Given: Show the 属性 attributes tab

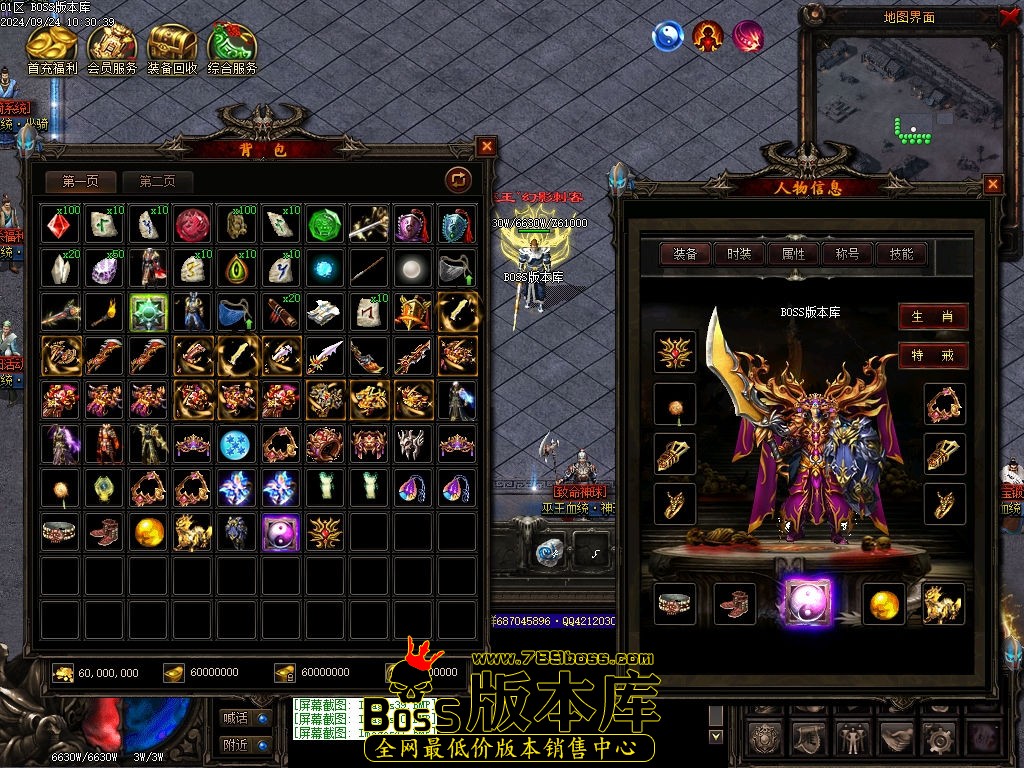Looking at the screenshot, I should coord(793,254).
